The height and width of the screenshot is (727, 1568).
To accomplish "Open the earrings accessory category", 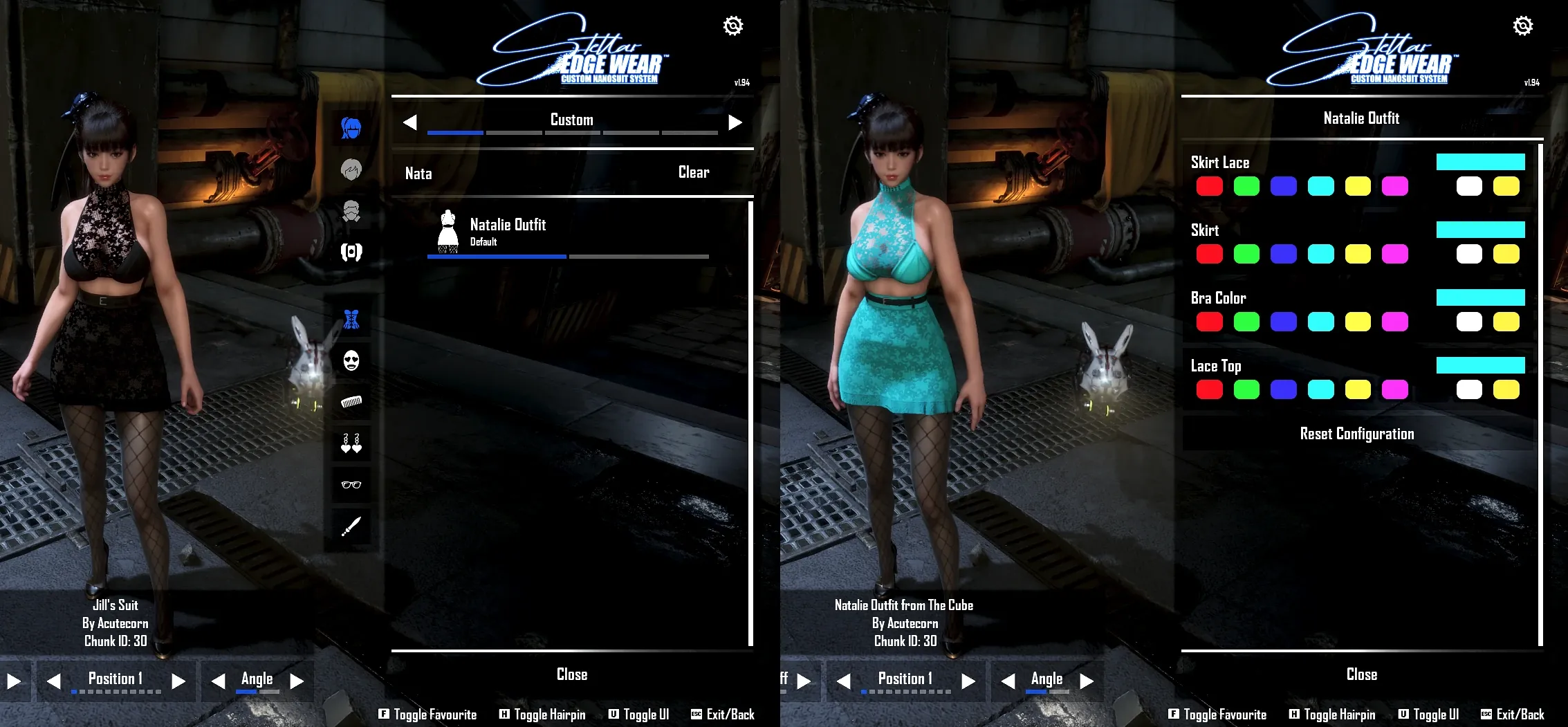I will pos(351,443).
